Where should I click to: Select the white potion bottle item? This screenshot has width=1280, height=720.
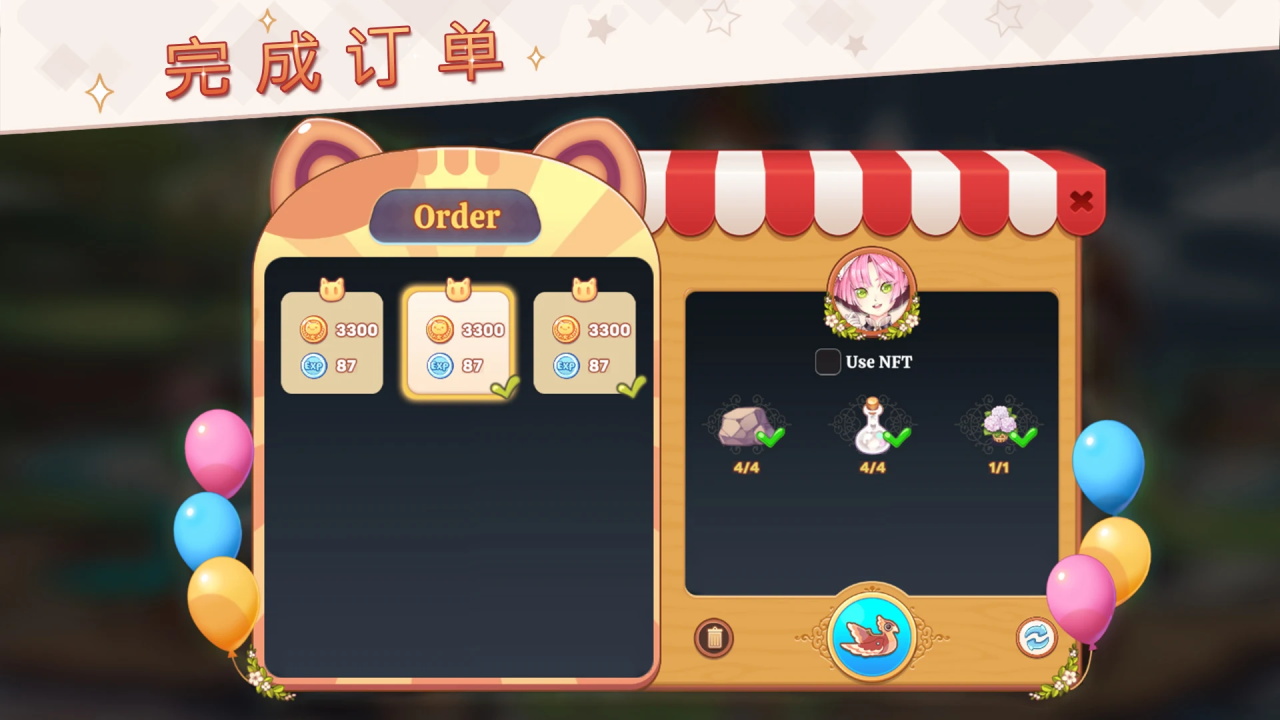coord(870,428)
